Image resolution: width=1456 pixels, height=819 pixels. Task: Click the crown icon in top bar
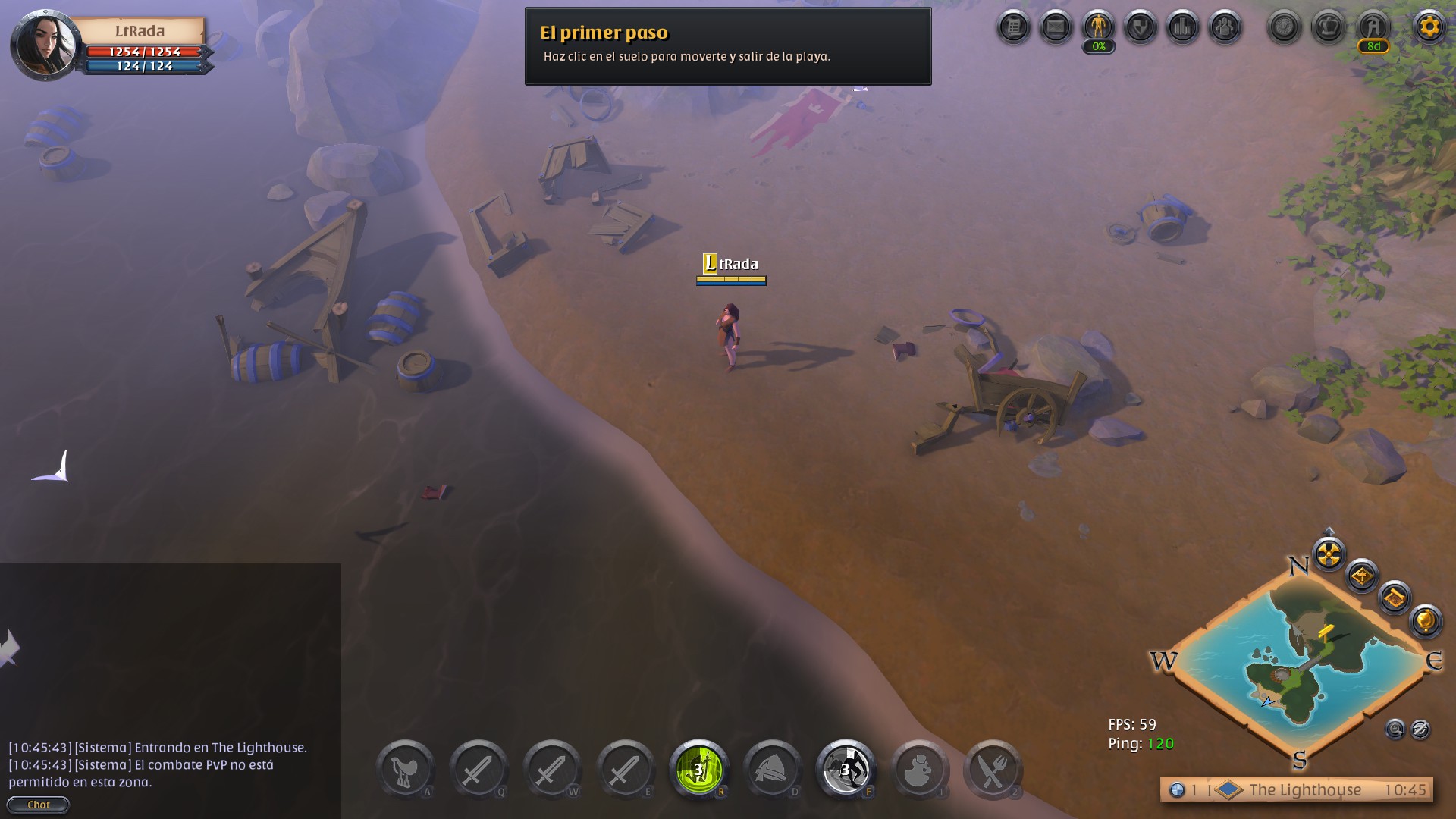1329,28
